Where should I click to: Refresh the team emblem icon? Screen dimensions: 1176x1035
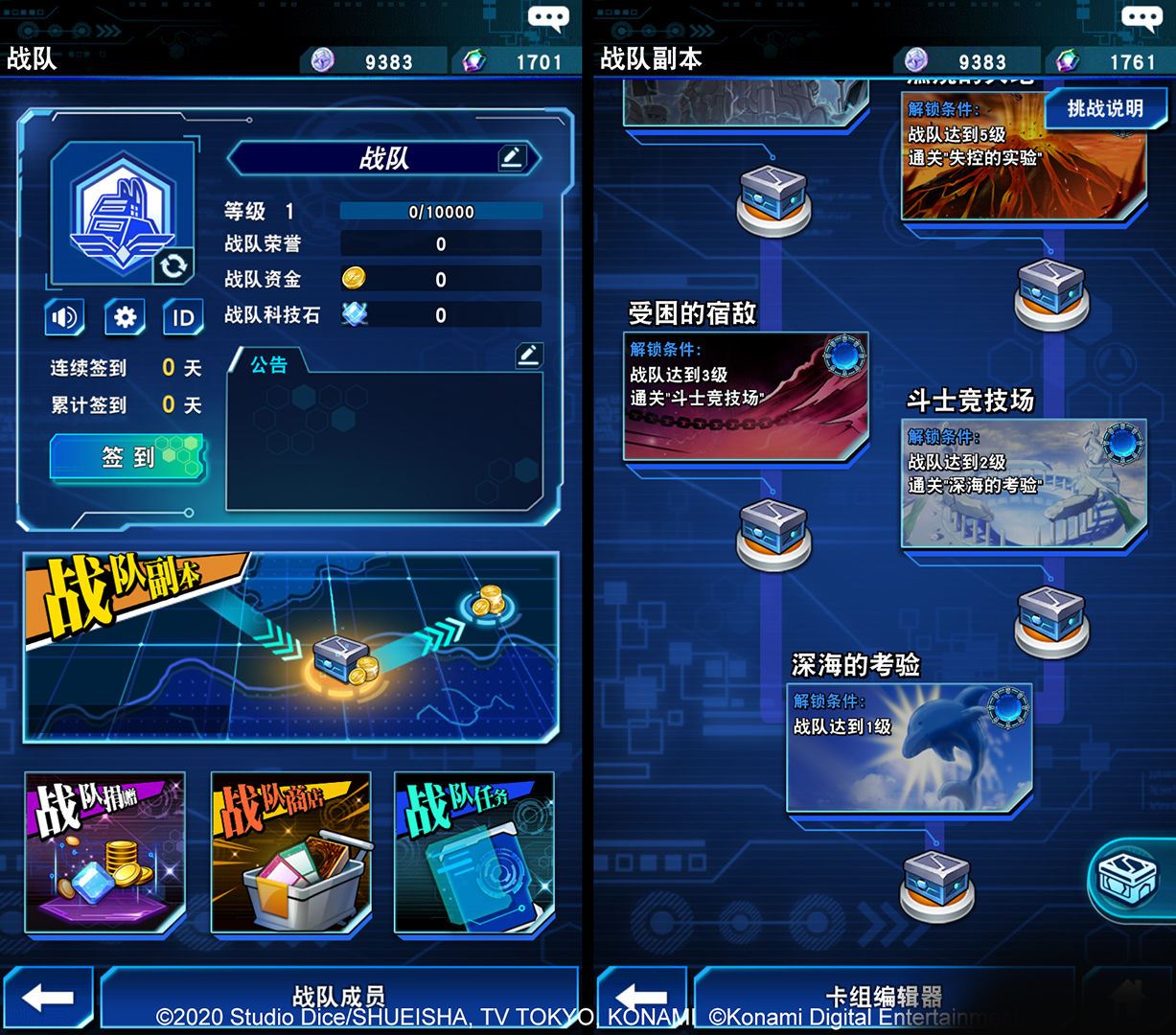(173, 265)
